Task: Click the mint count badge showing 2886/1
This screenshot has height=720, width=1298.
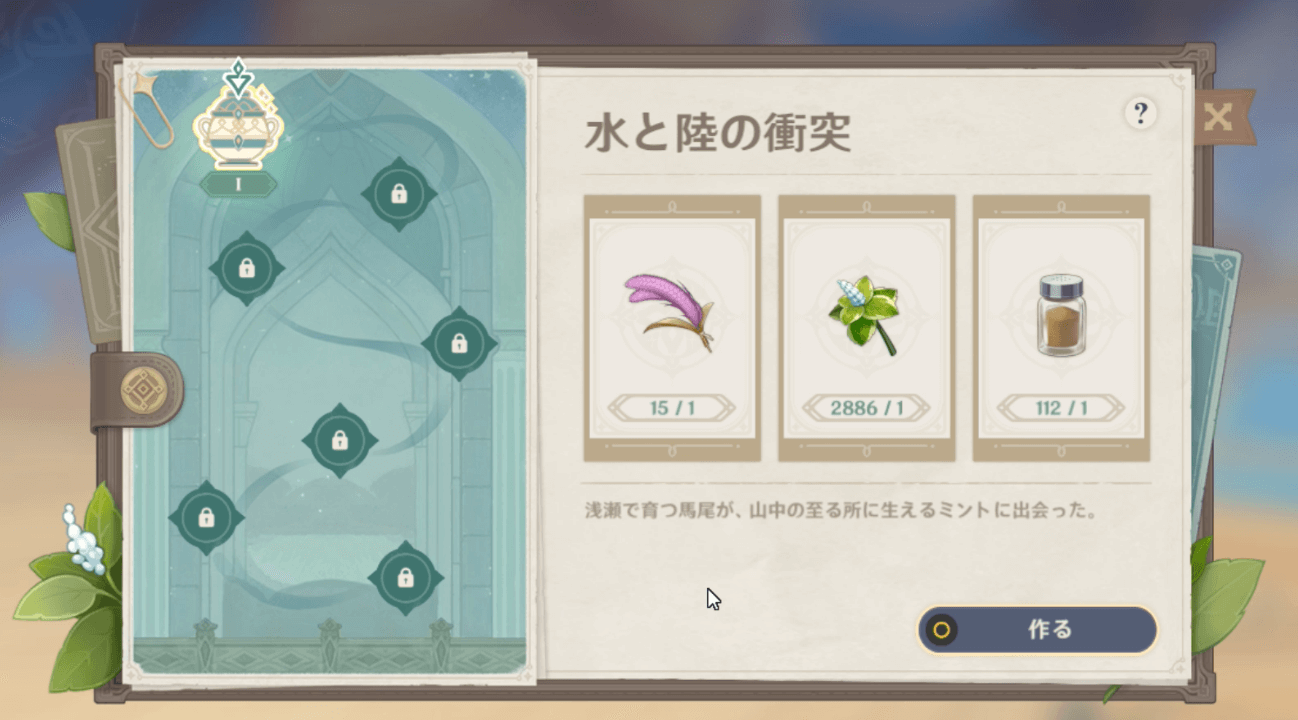Action: pyautogui.click(x=866, y=408)
